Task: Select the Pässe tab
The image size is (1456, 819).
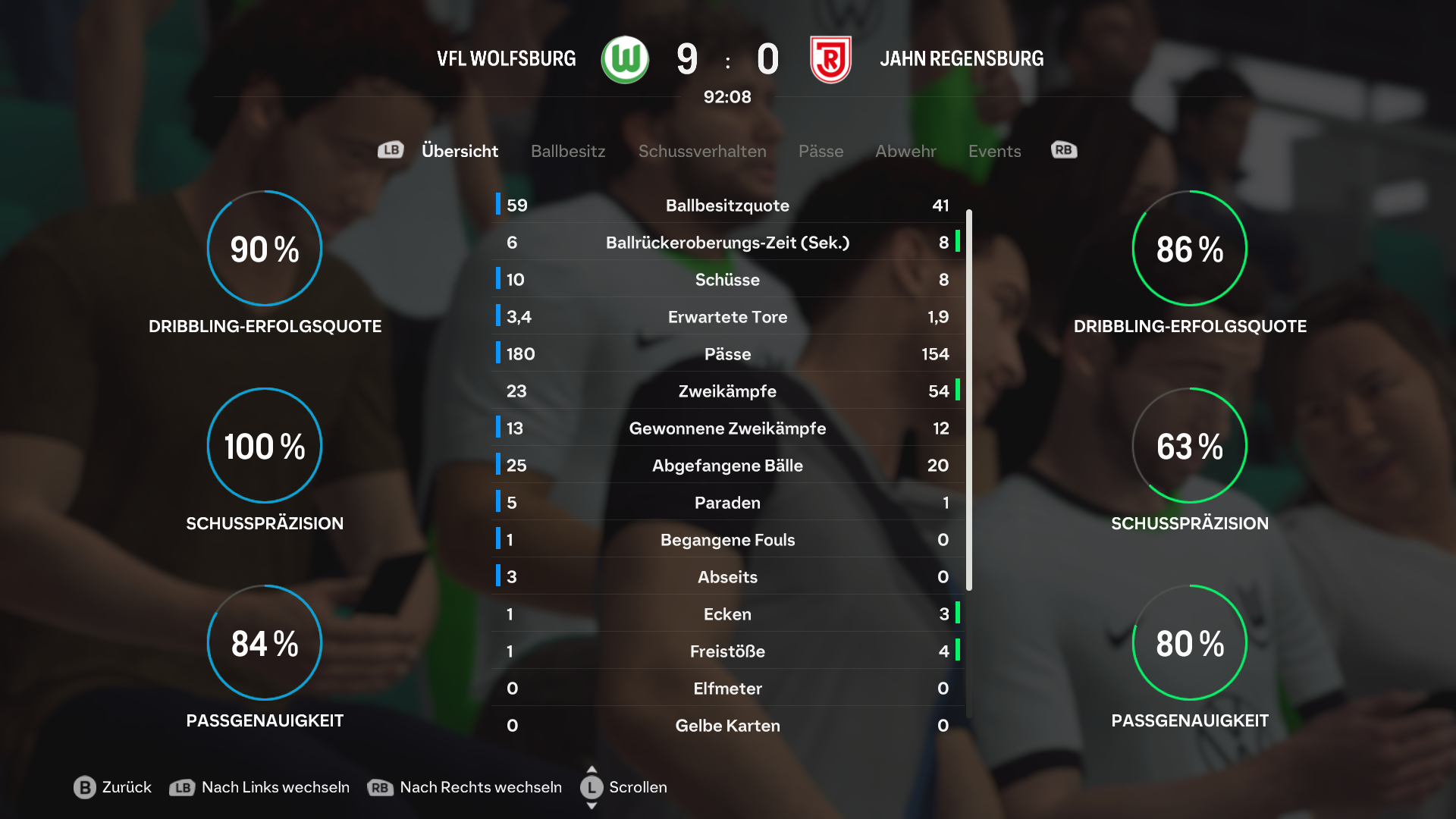Action: (821, 151)
